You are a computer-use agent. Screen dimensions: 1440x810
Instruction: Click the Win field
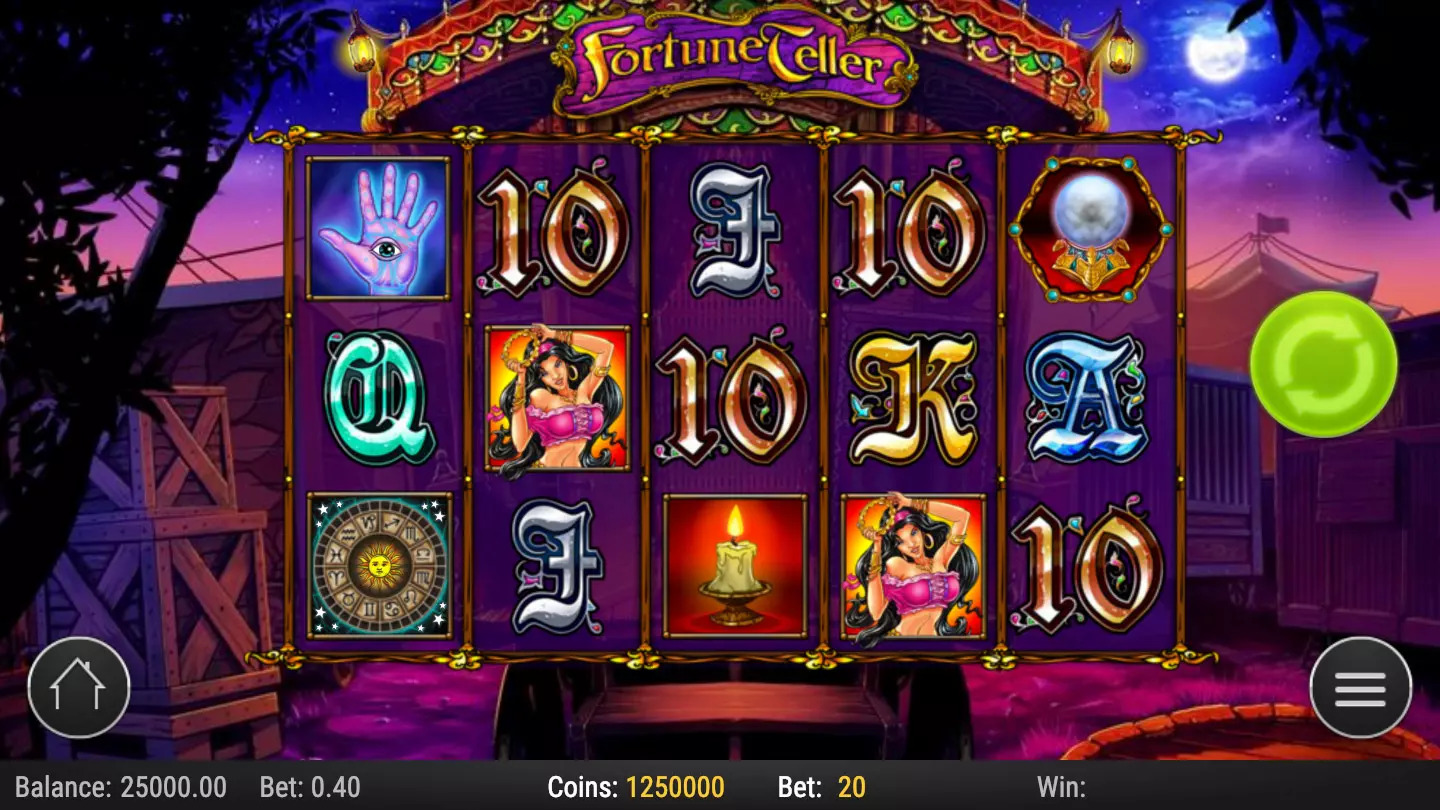[x=1060, y=787]
